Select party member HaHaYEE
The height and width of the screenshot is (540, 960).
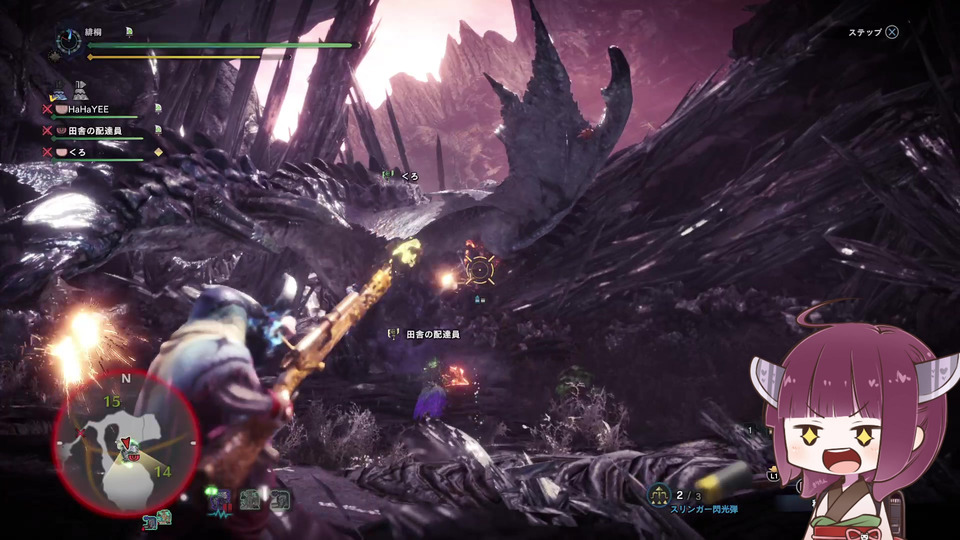88,108
